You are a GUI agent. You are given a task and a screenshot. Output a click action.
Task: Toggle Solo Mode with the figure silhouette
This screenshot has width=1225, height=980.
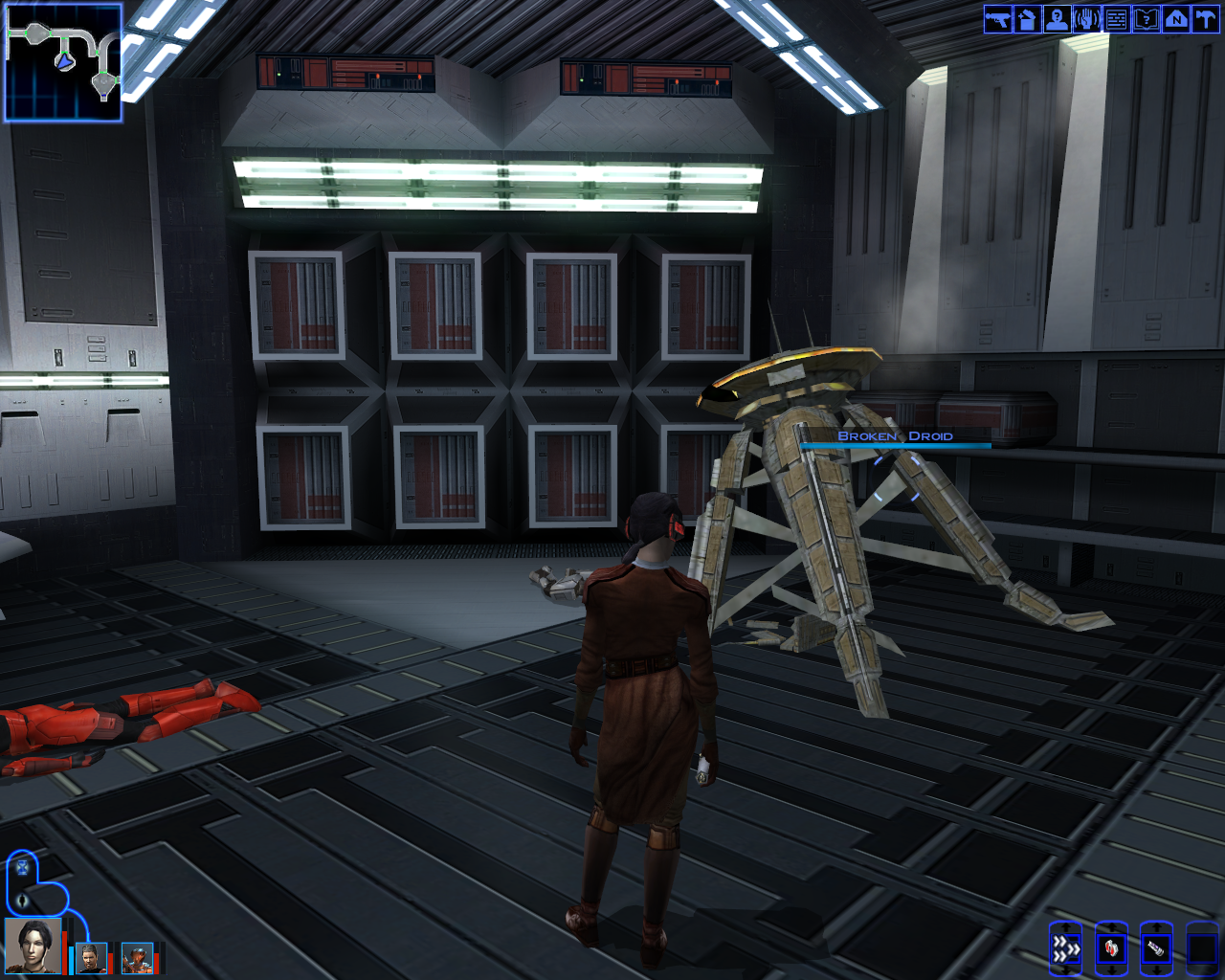coord(22,900)
